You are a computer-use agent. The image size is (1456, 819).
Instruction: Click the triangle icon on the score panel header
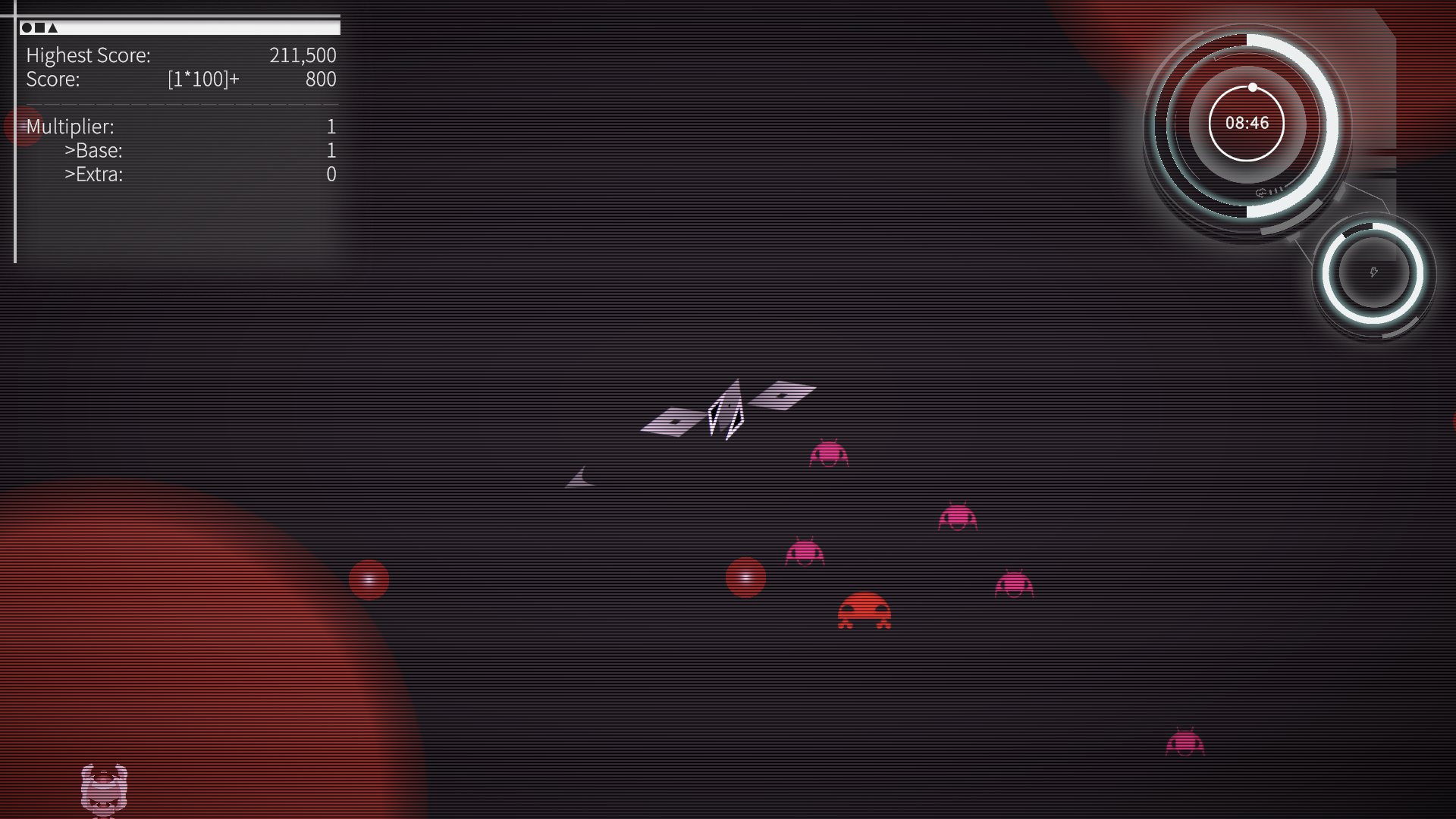(51, 28)
